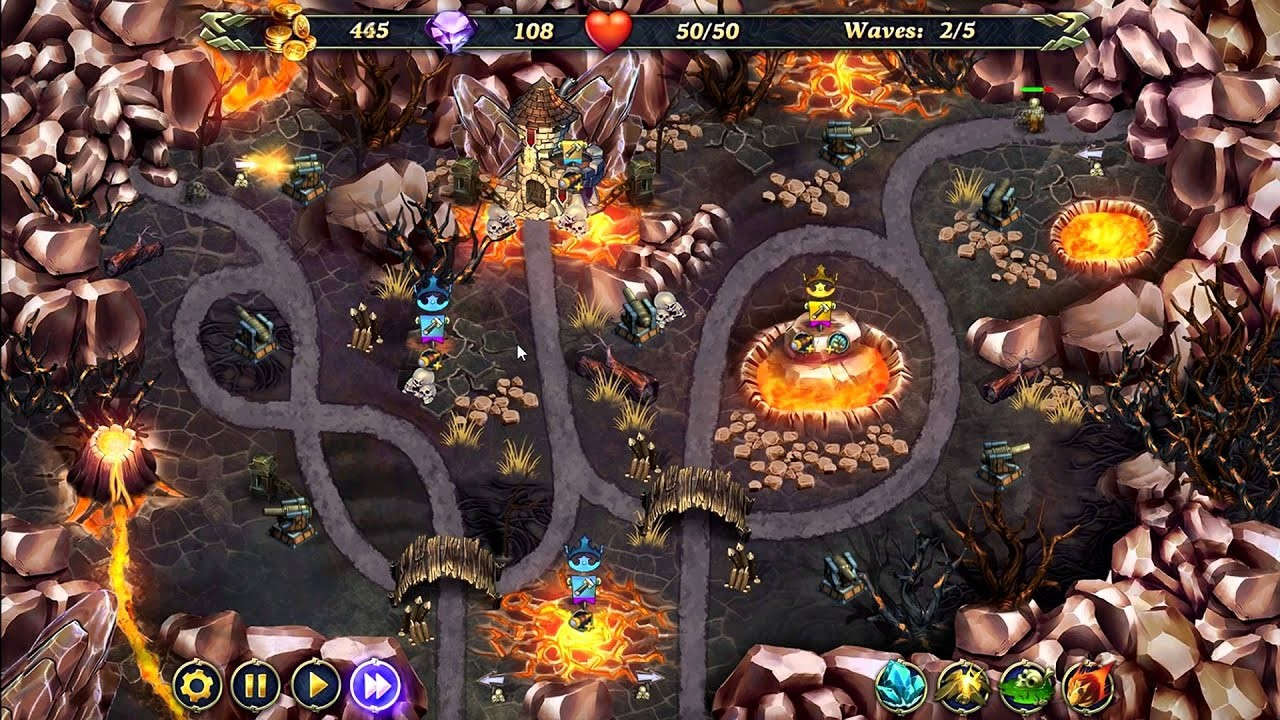1280x720 pixels.
Task: Click the enemy health bar top right
Action: 1037,88
